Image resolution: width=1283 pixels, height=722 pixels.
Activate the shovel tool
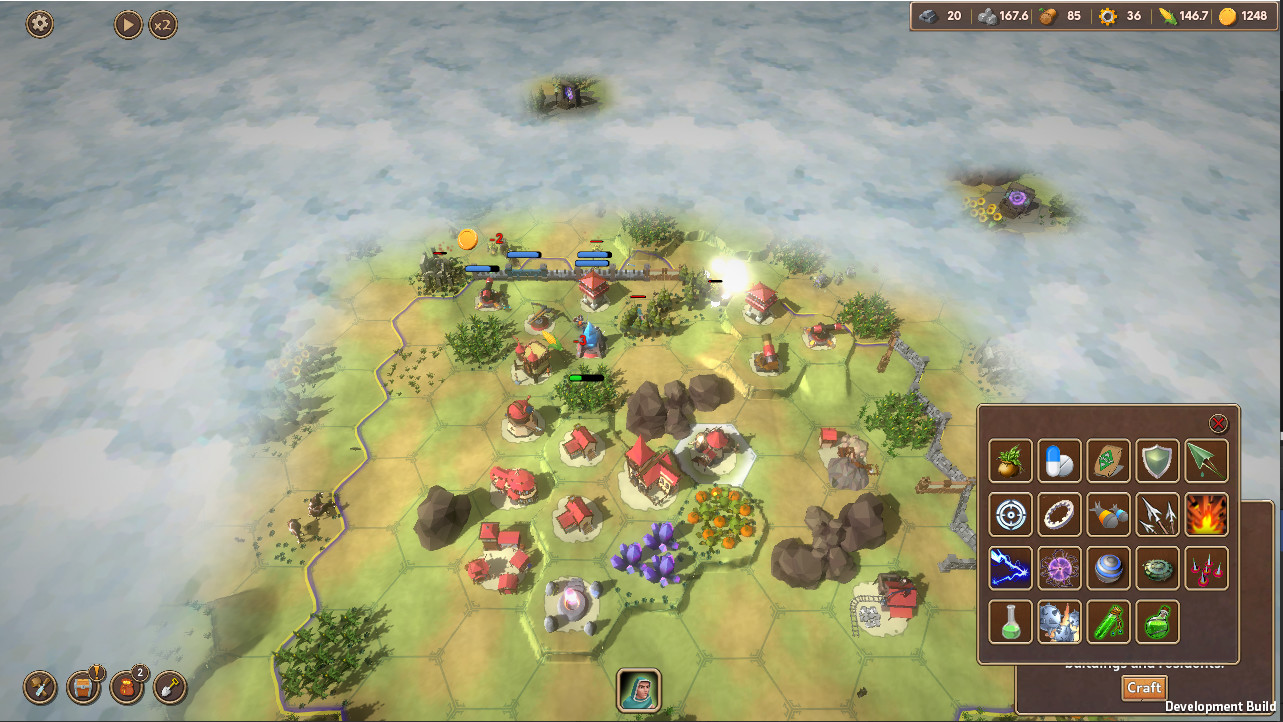(x=171, y=687)
